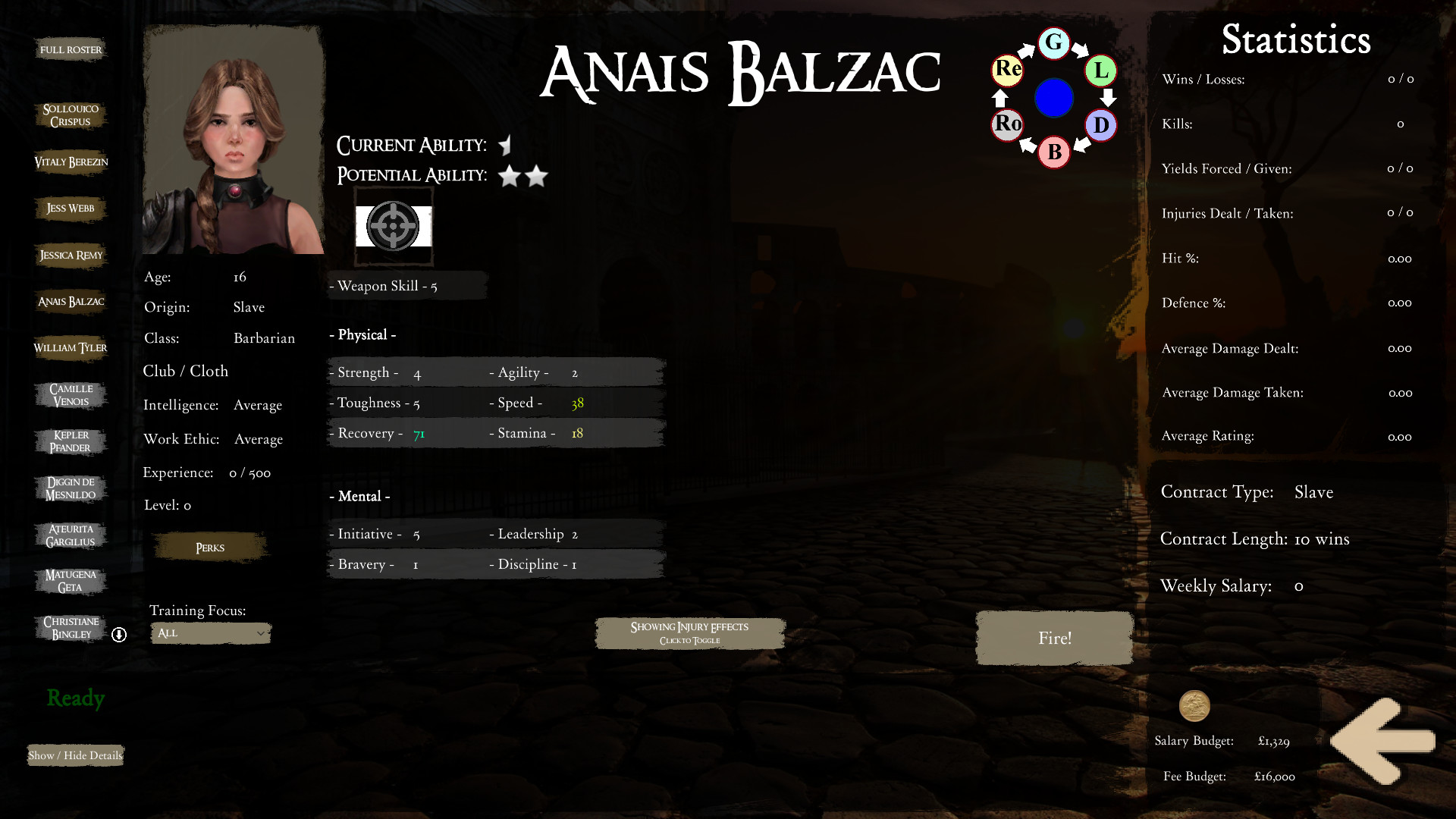Click the green L circle icon
Viewport: 1456px width, 819px height.
[1101, 71]
